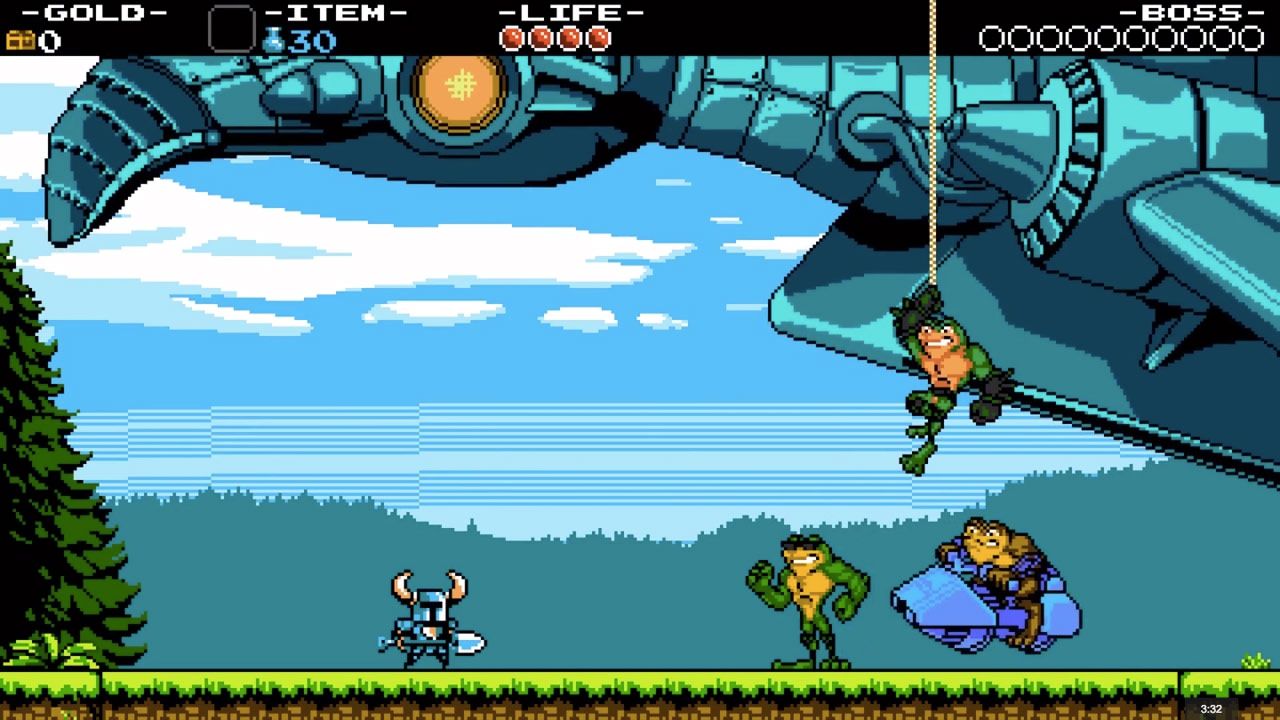1280x720 pixels.
Task: Click the first circle of the BOSS meter
Action: point(991,37)
